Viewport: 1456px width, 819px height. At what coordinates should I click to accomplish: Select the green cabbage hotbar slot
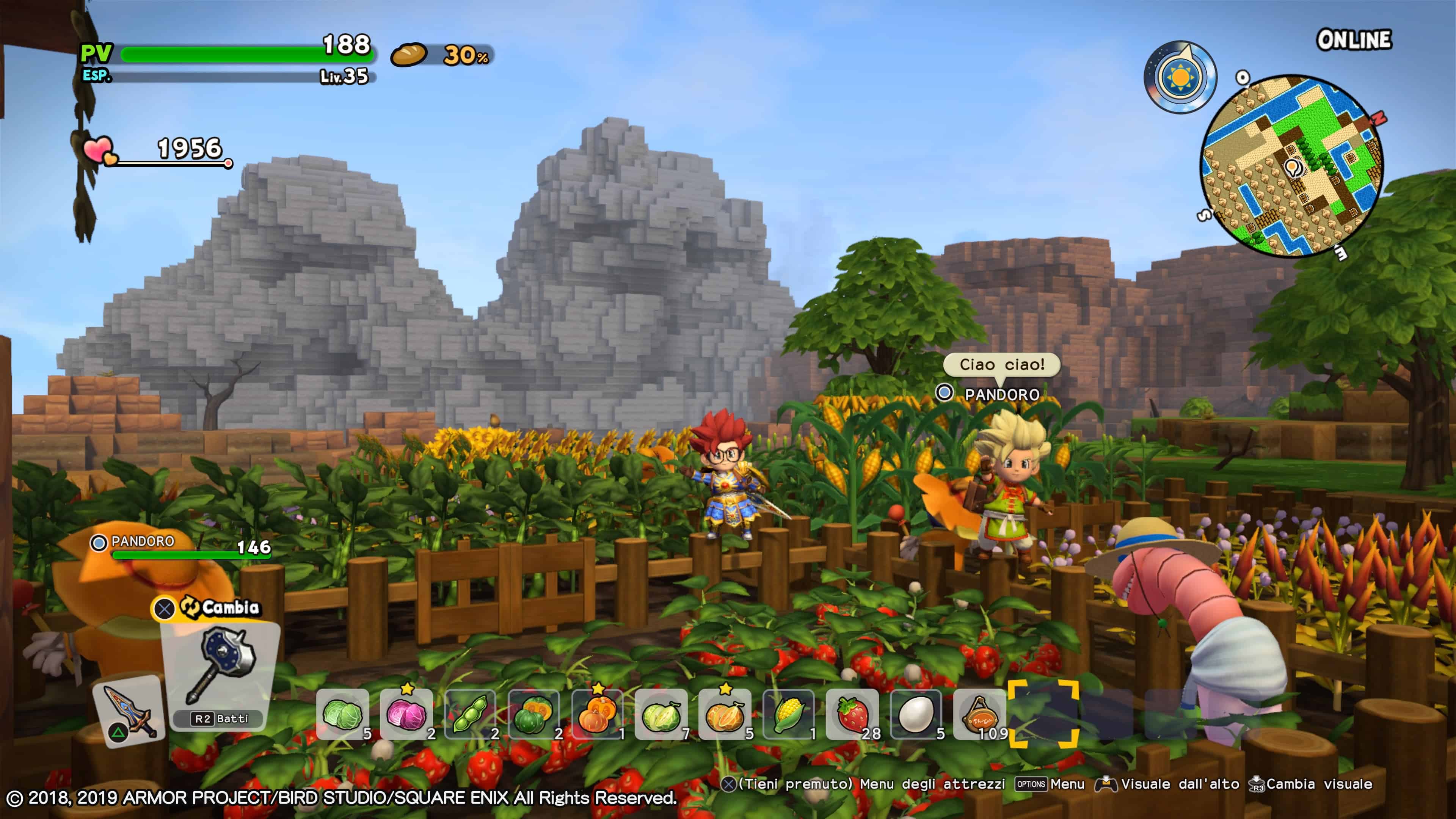click(342, 714)
